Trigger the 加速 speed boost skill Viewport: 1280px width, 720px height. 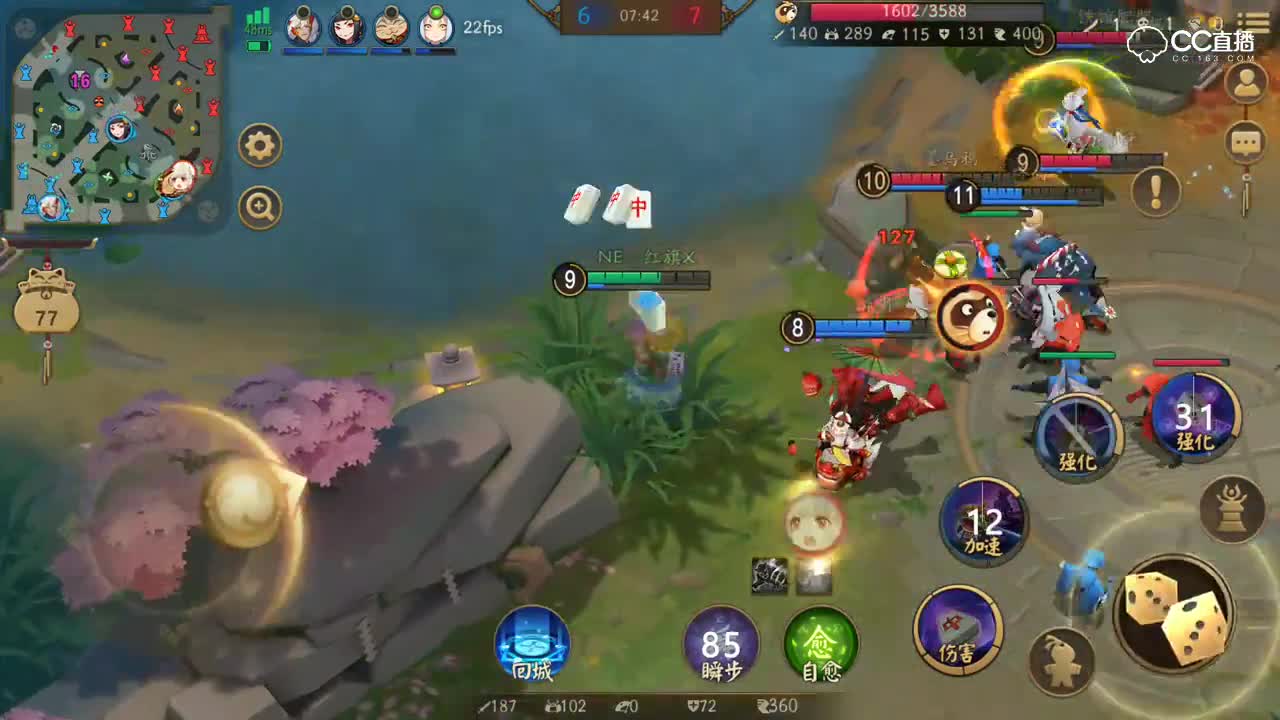pos(985,525)
